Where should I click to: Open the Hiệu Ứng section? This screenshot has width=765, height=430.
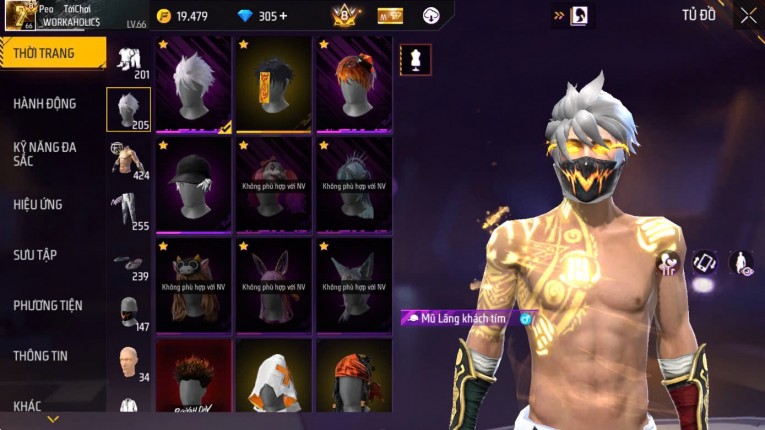[38, 204]
